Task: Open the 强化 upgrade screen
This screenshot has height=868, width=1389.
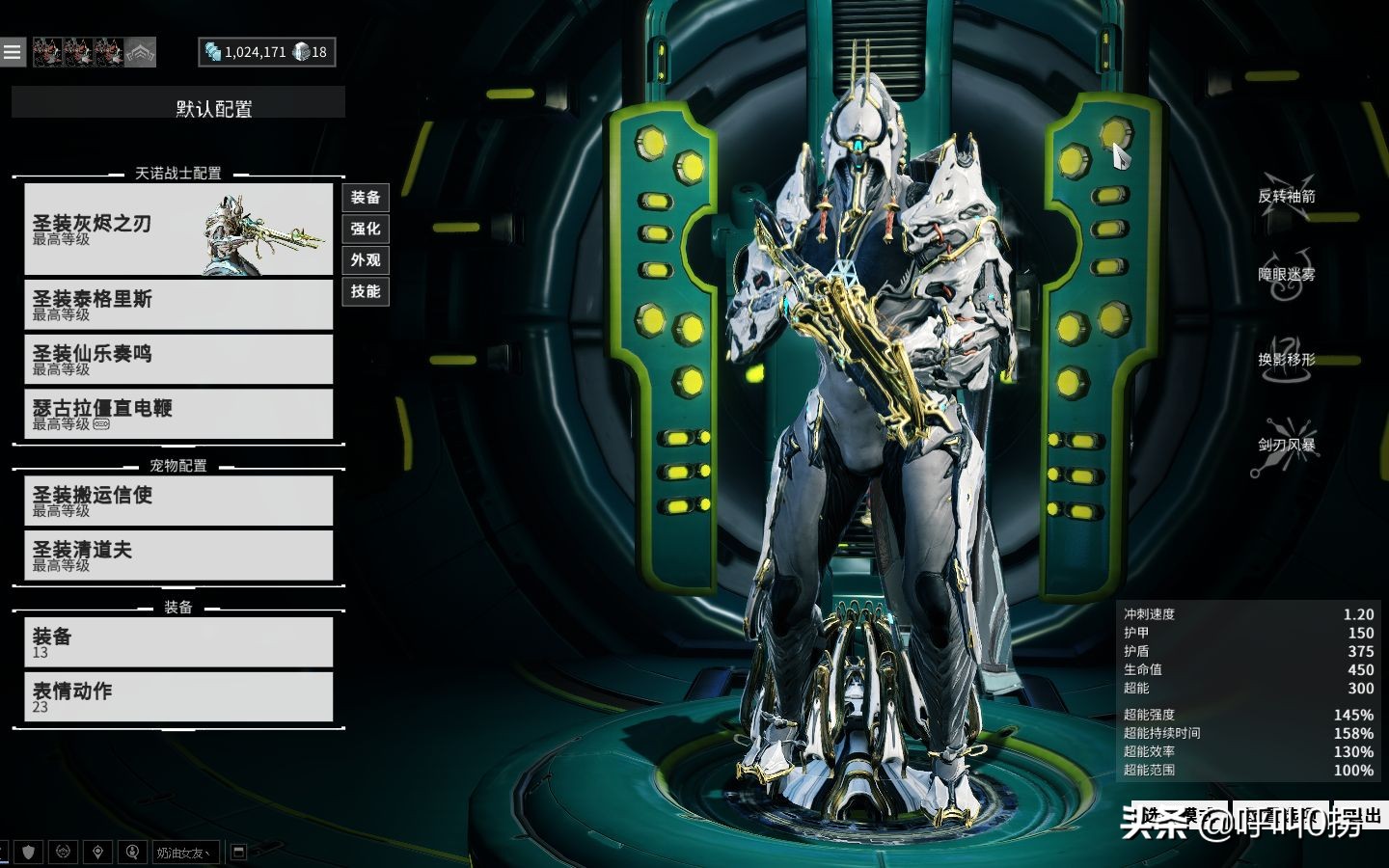Action: (366, 229)
